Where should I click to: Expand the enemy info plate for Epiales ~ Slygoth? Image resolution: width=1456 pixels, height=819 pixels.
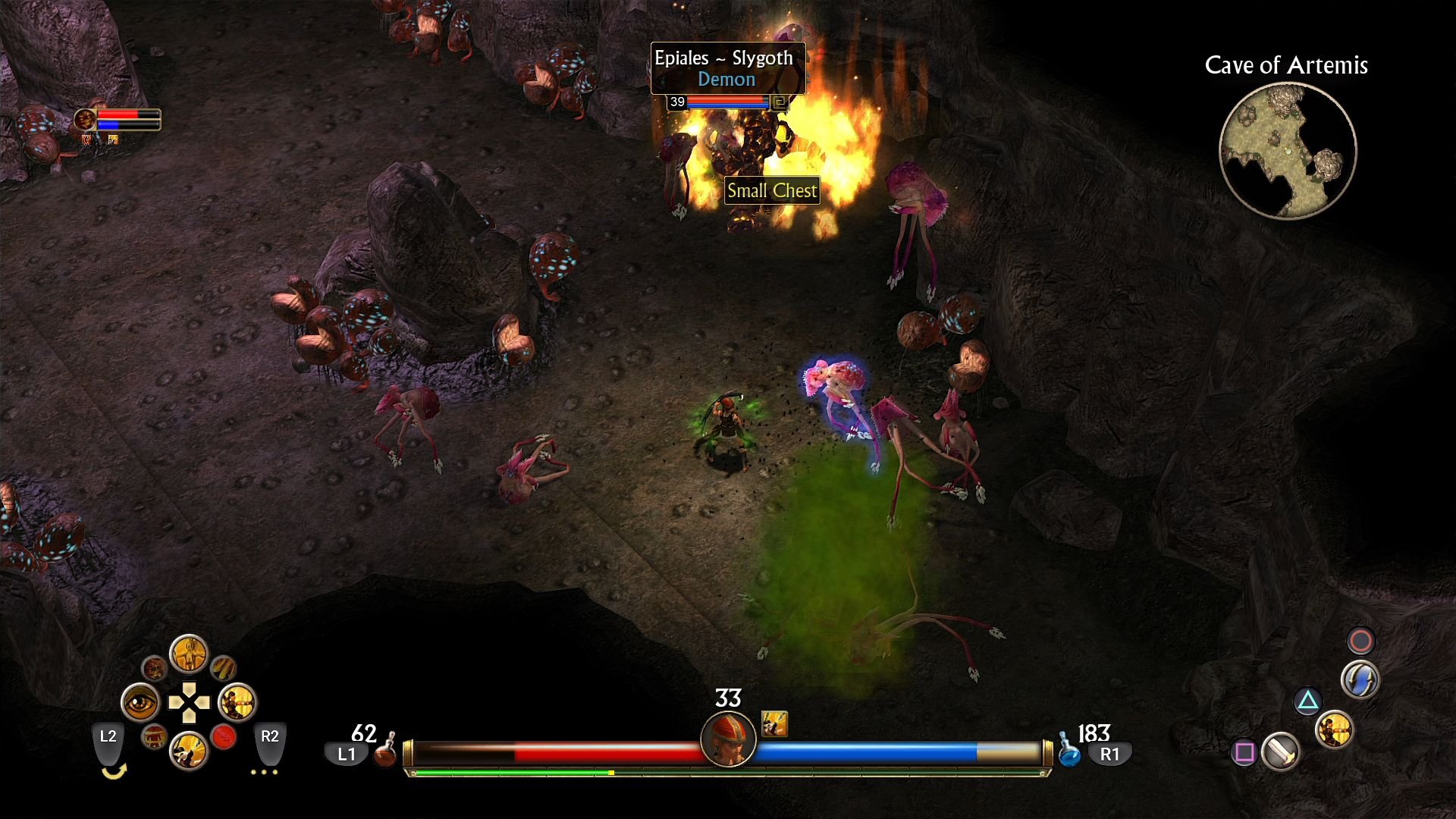[x=723, y=58]
